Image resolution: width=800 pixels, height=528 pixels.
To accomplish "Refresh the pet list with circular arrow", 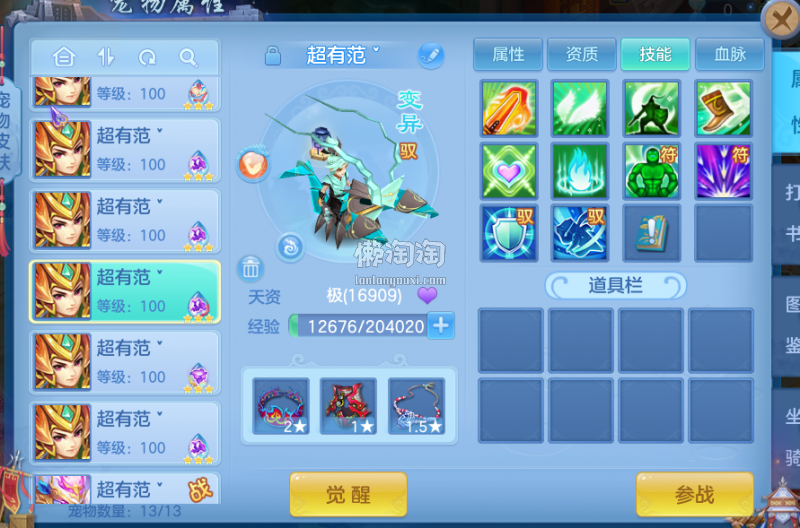I will [147, 57].
